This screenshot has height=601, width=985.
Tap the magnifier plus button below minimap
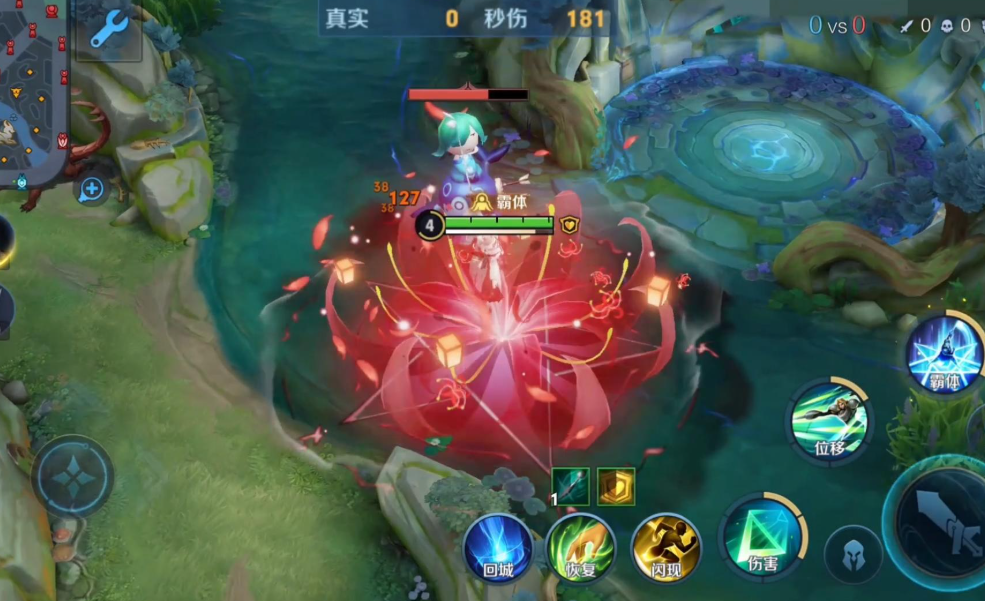click(x=91, y=188)
